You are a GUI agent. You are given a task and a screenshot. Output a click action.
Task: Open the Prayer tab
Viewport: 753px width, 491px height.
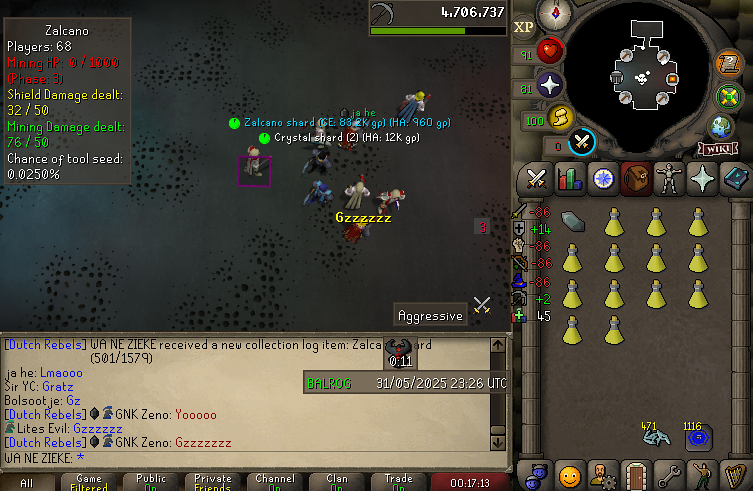pyautogui.click(x=702, y=180)
